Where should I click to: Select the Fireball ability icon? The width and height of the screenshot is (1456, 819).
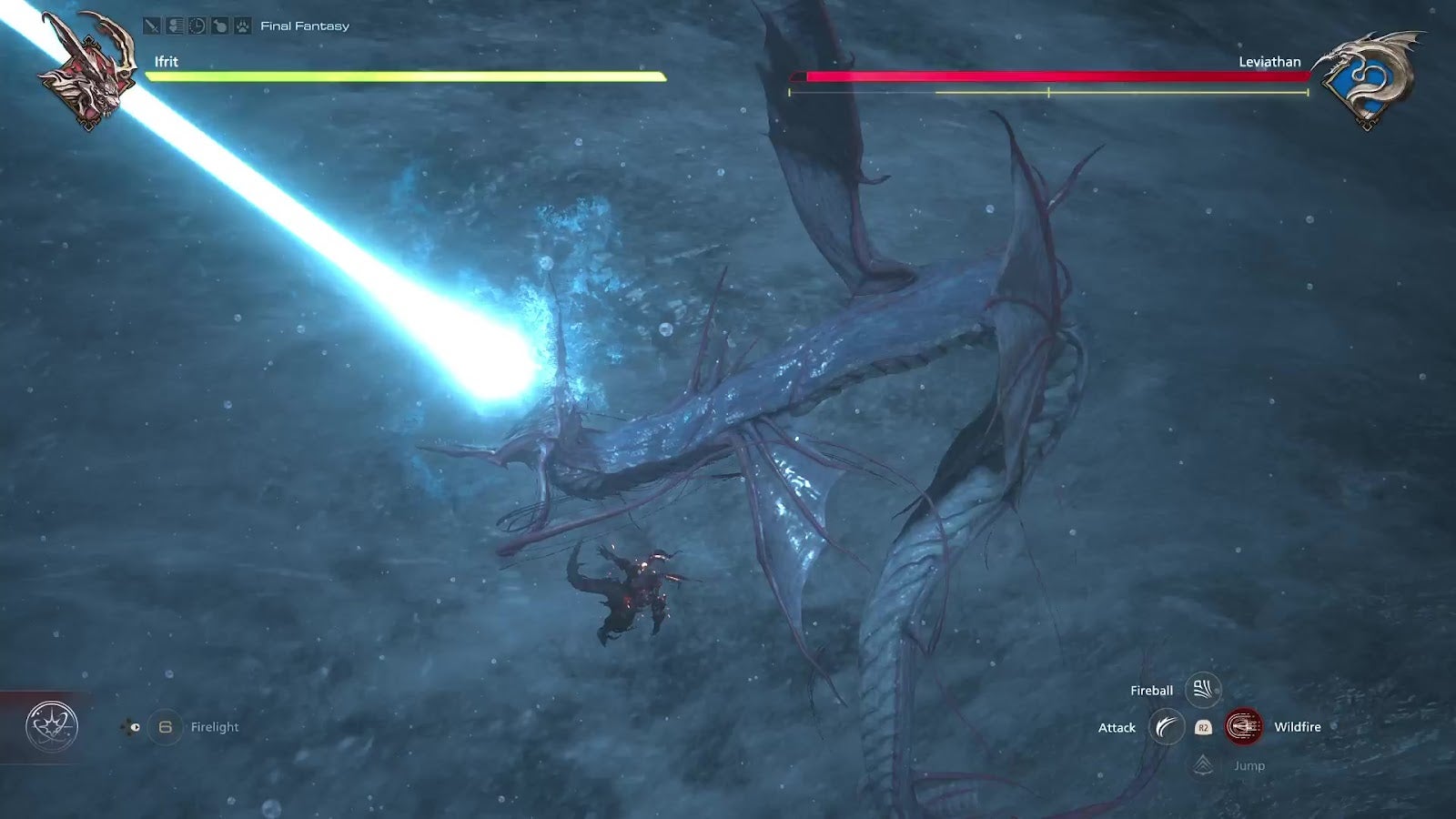[1203, 691]
